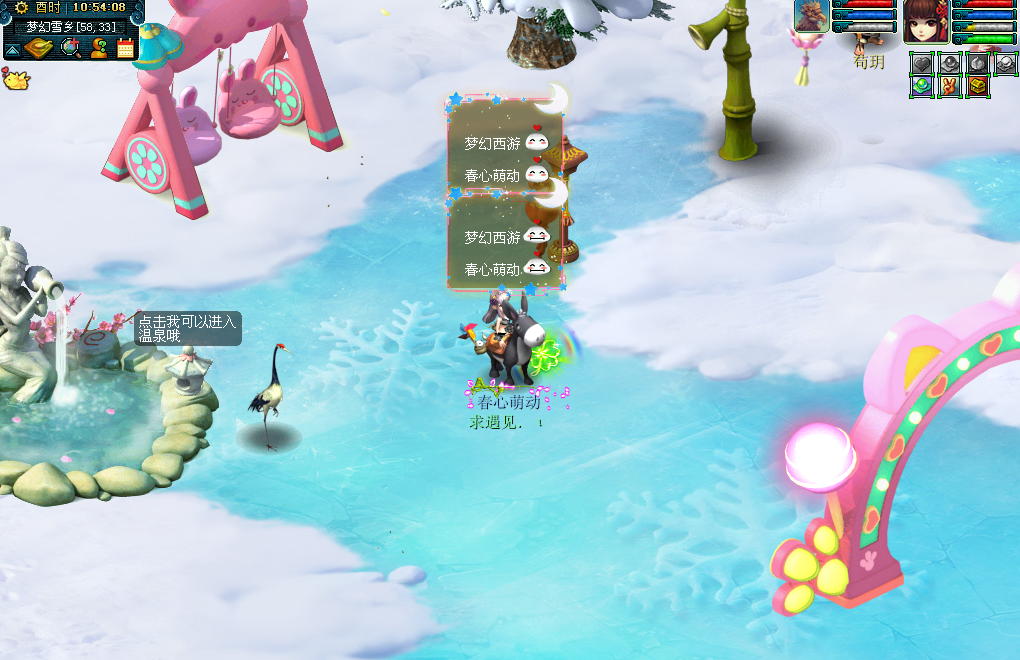
Task: Click the yellow chick with hearts icon
Action: coord(15,78)
